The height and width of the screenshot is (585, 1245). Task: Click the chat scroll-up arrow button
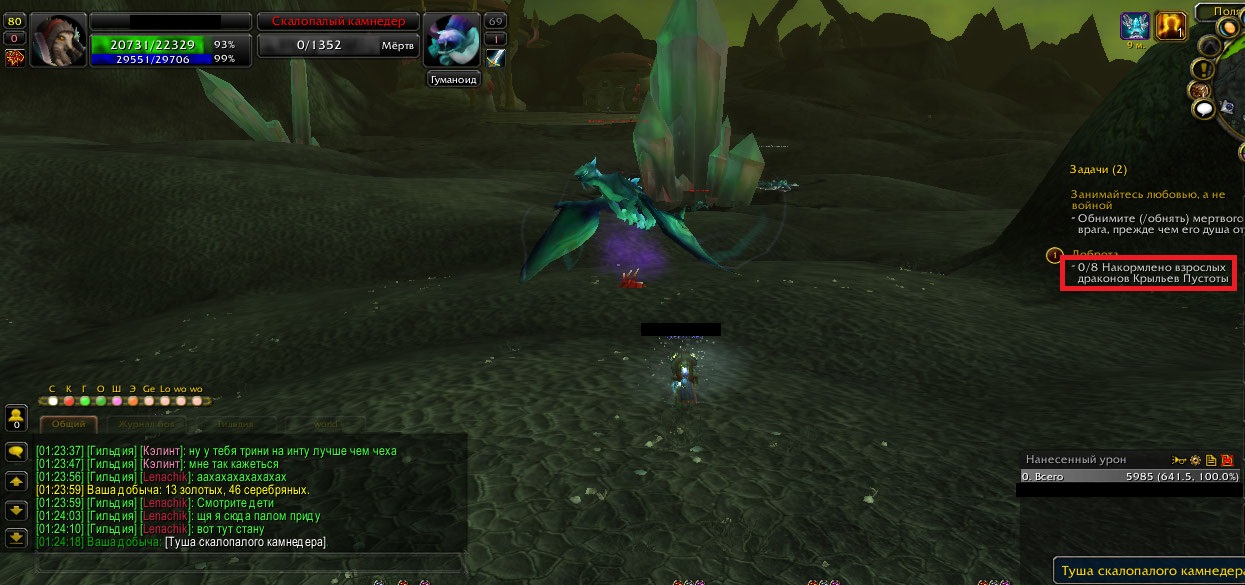[16, 481]
